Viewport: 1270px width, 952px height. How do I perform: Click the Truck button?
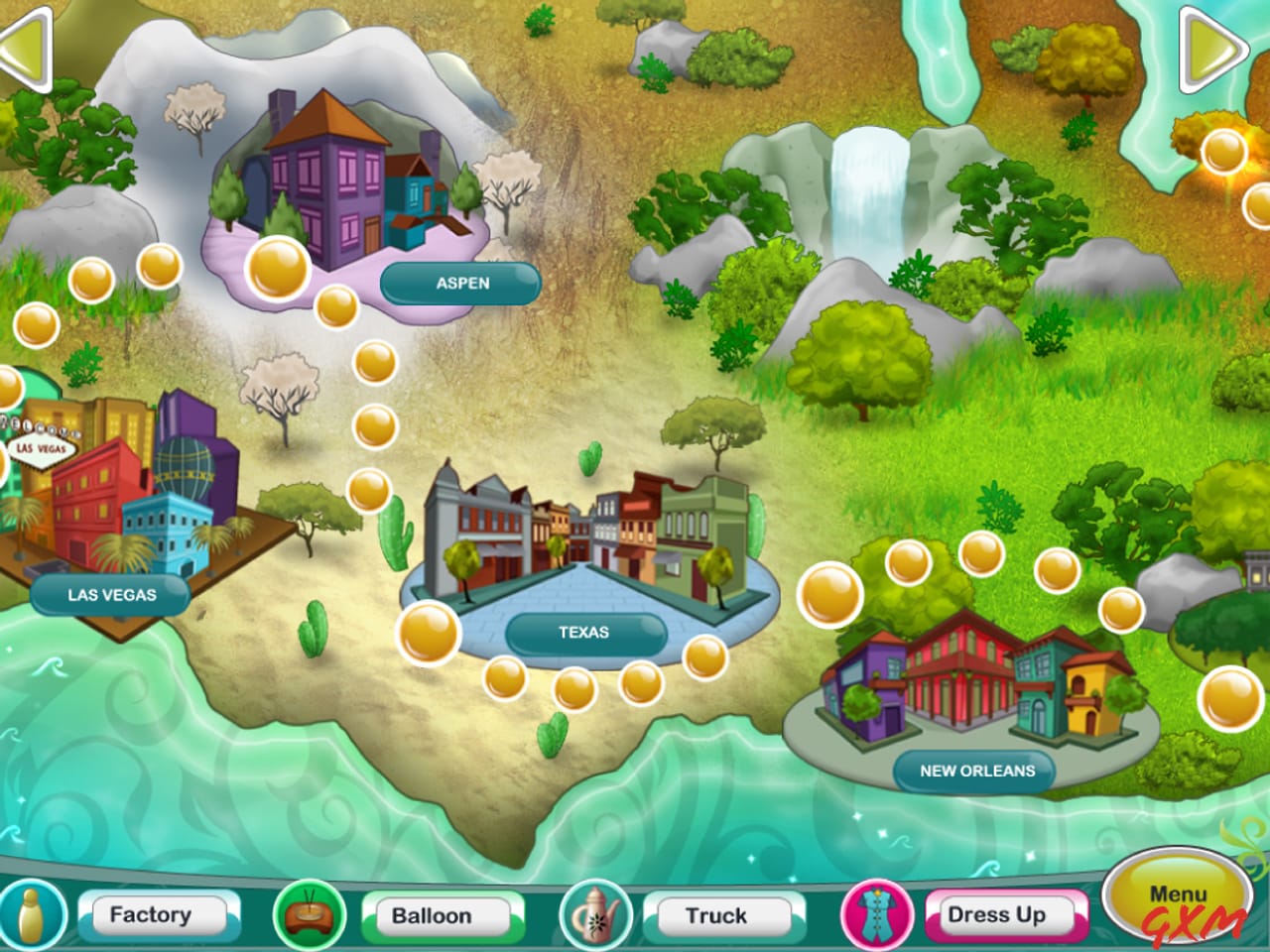[716, 915]
